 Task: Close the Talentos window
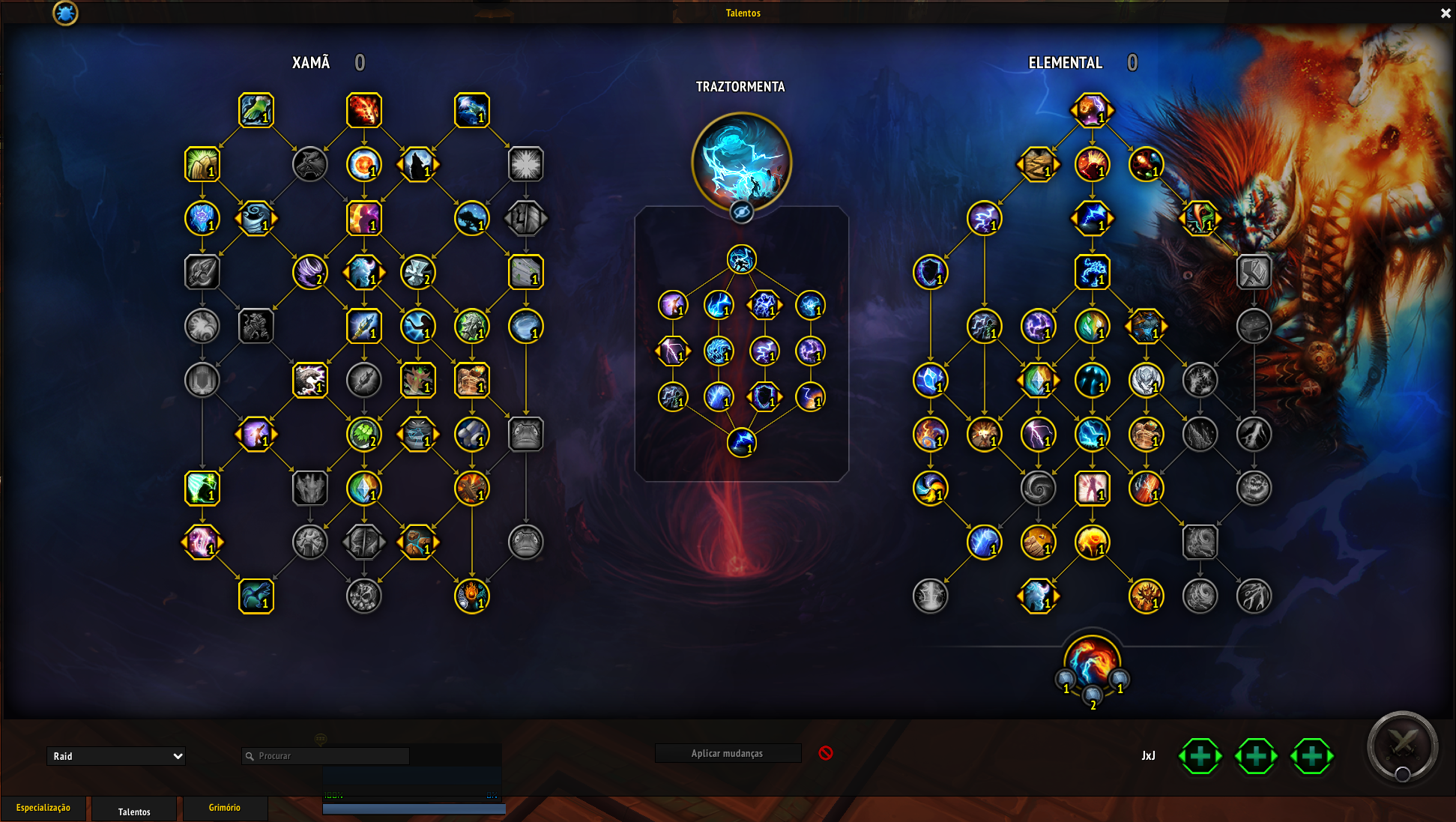click(x=1446, y=13)
